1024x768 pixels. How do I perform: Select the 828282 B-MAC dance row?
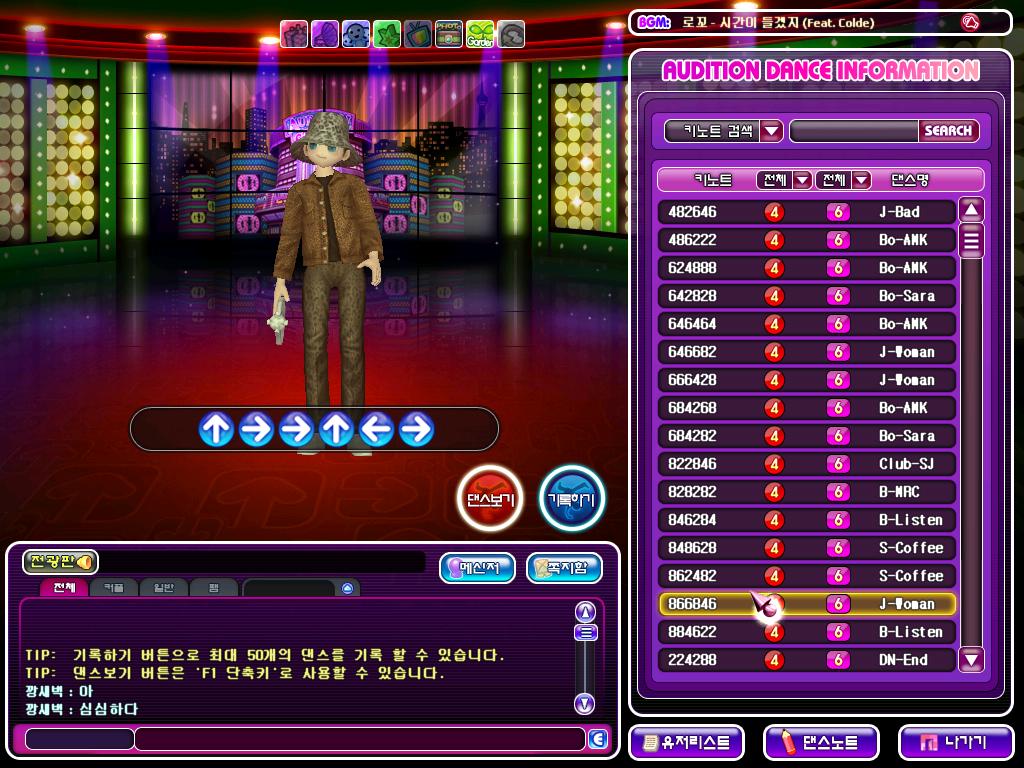[x=806, y=492]
